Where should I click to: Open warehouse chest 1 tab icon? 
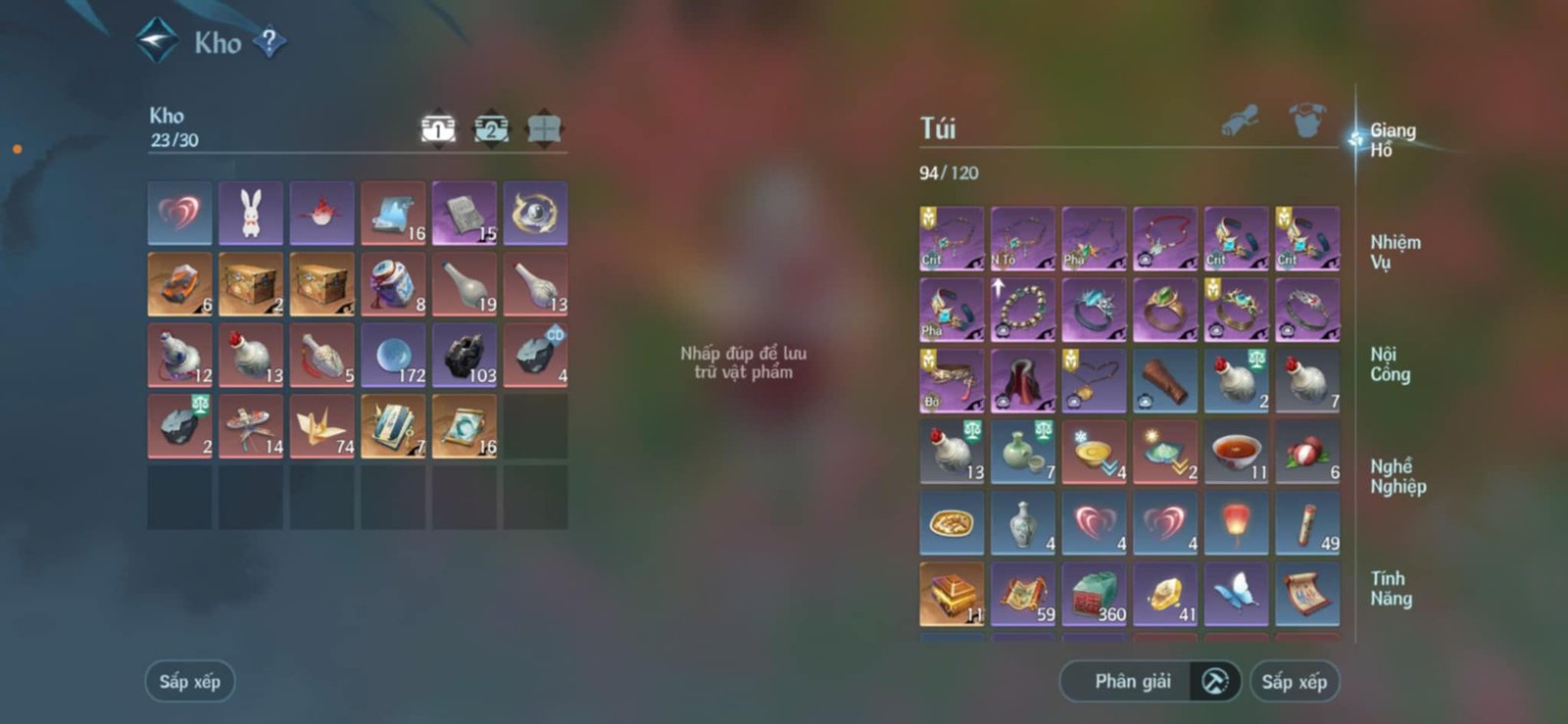[x=437, y=126]
